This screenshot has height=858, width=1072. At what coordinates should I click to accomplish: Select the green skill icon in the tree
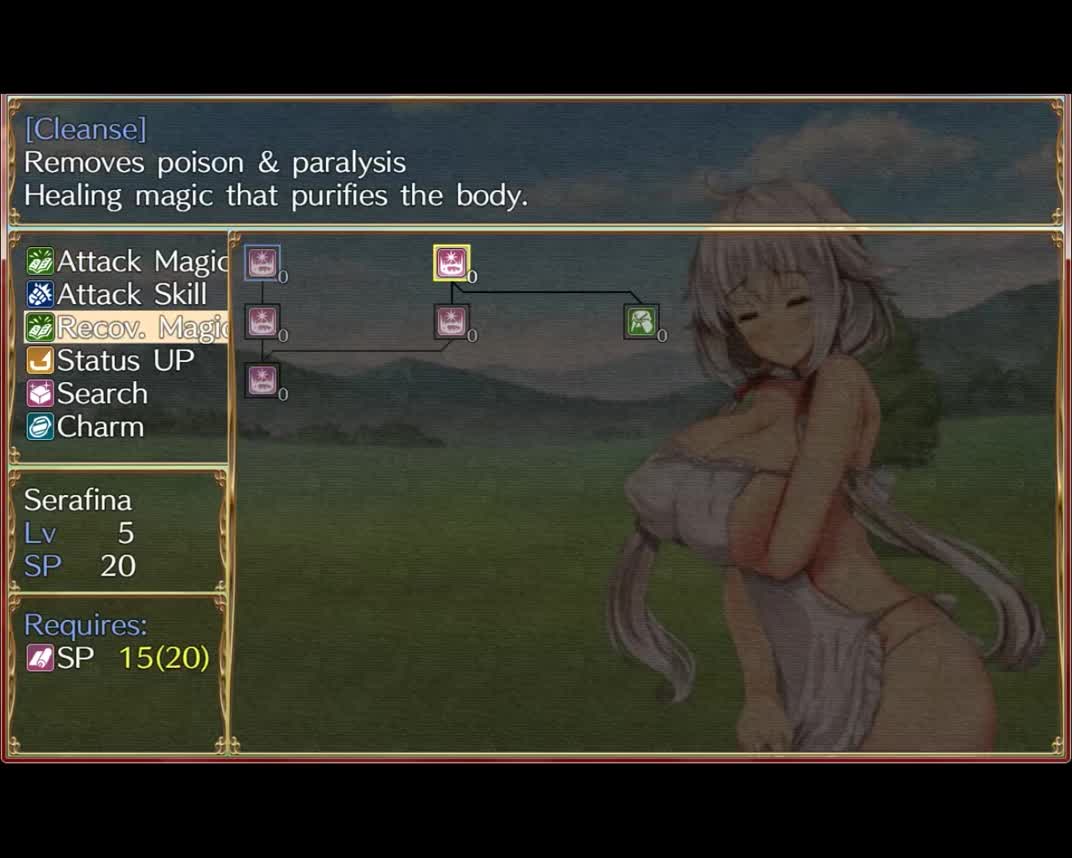point(641,322)
